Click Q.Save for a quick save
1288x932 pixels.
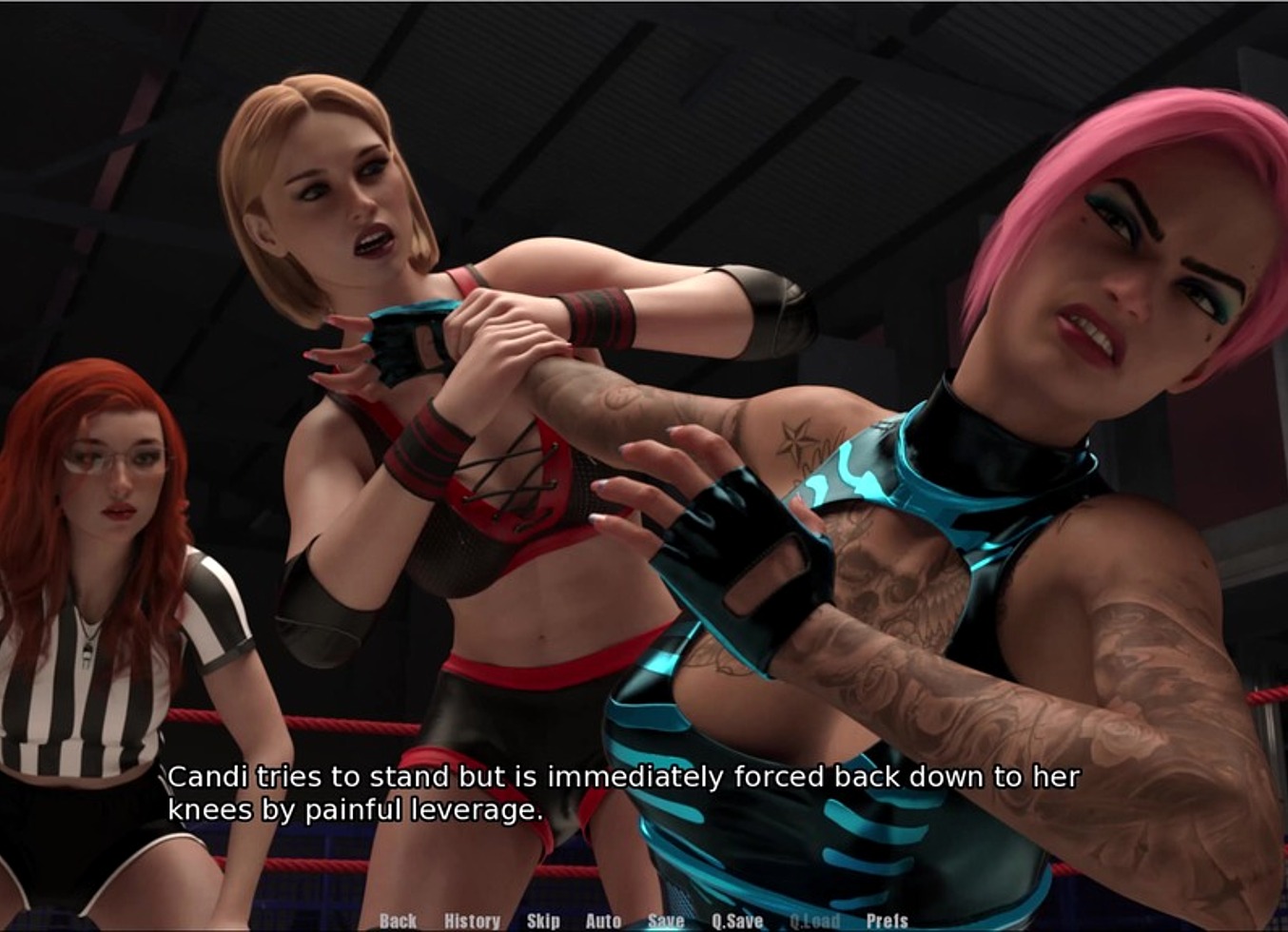click(737, 921)
